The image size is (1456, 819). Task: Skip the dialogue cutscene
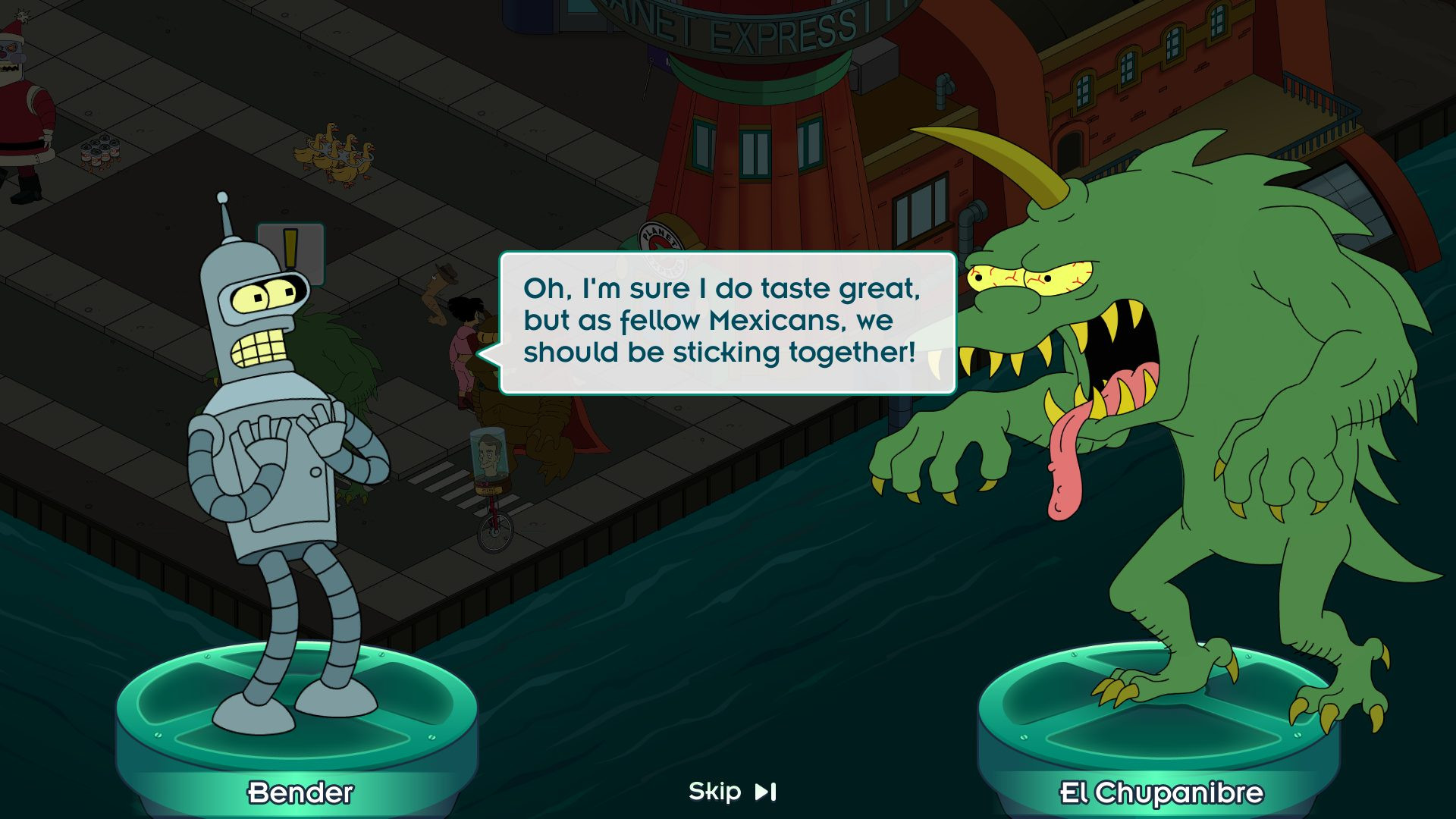pos(732,792)
